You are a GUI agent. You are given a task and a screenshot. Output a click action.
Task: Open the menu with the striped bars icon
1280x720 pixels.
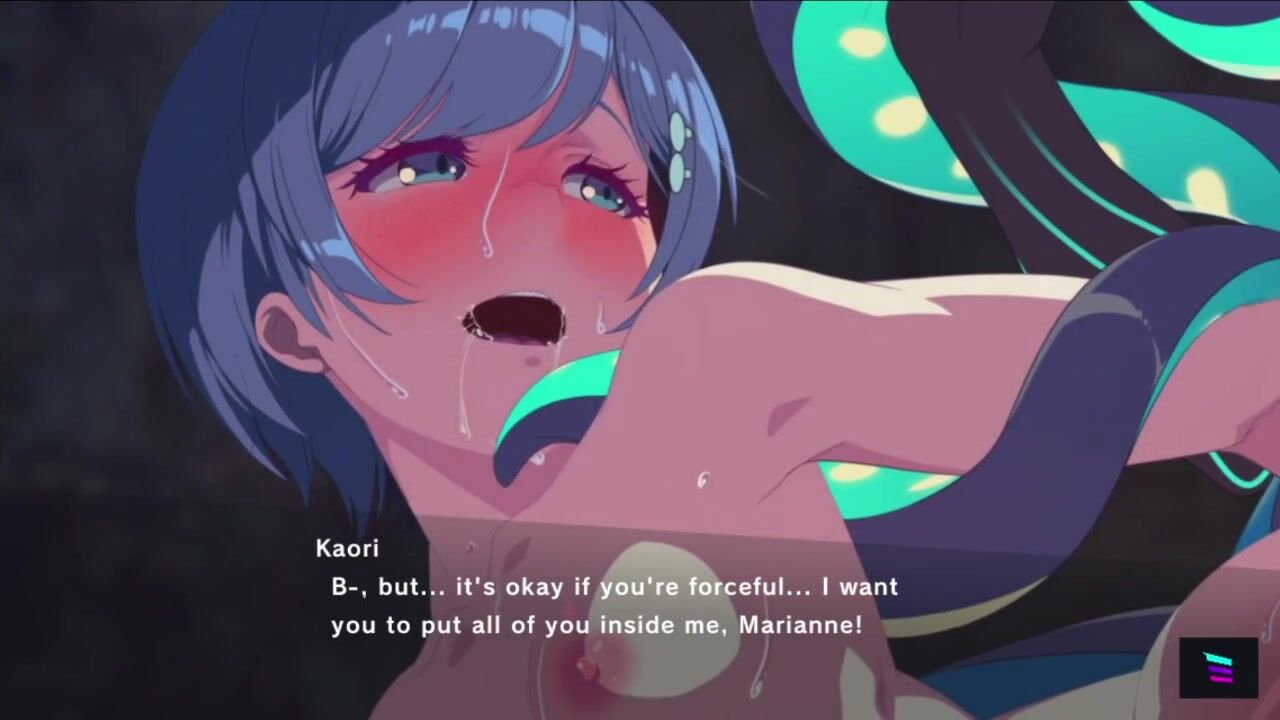1218,667
